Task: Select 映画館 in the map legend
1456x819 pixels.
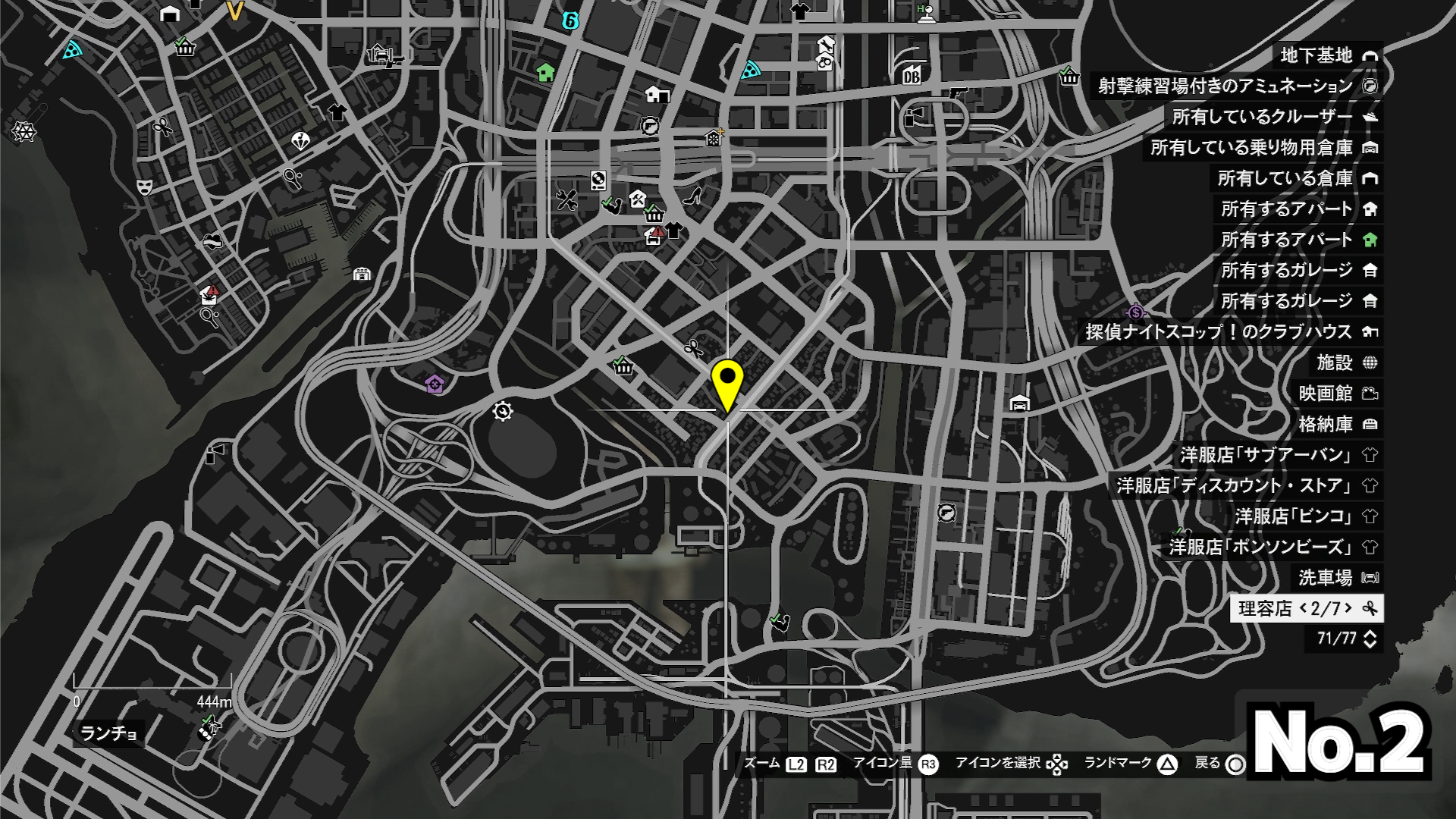Action: tap(1337, 393)
